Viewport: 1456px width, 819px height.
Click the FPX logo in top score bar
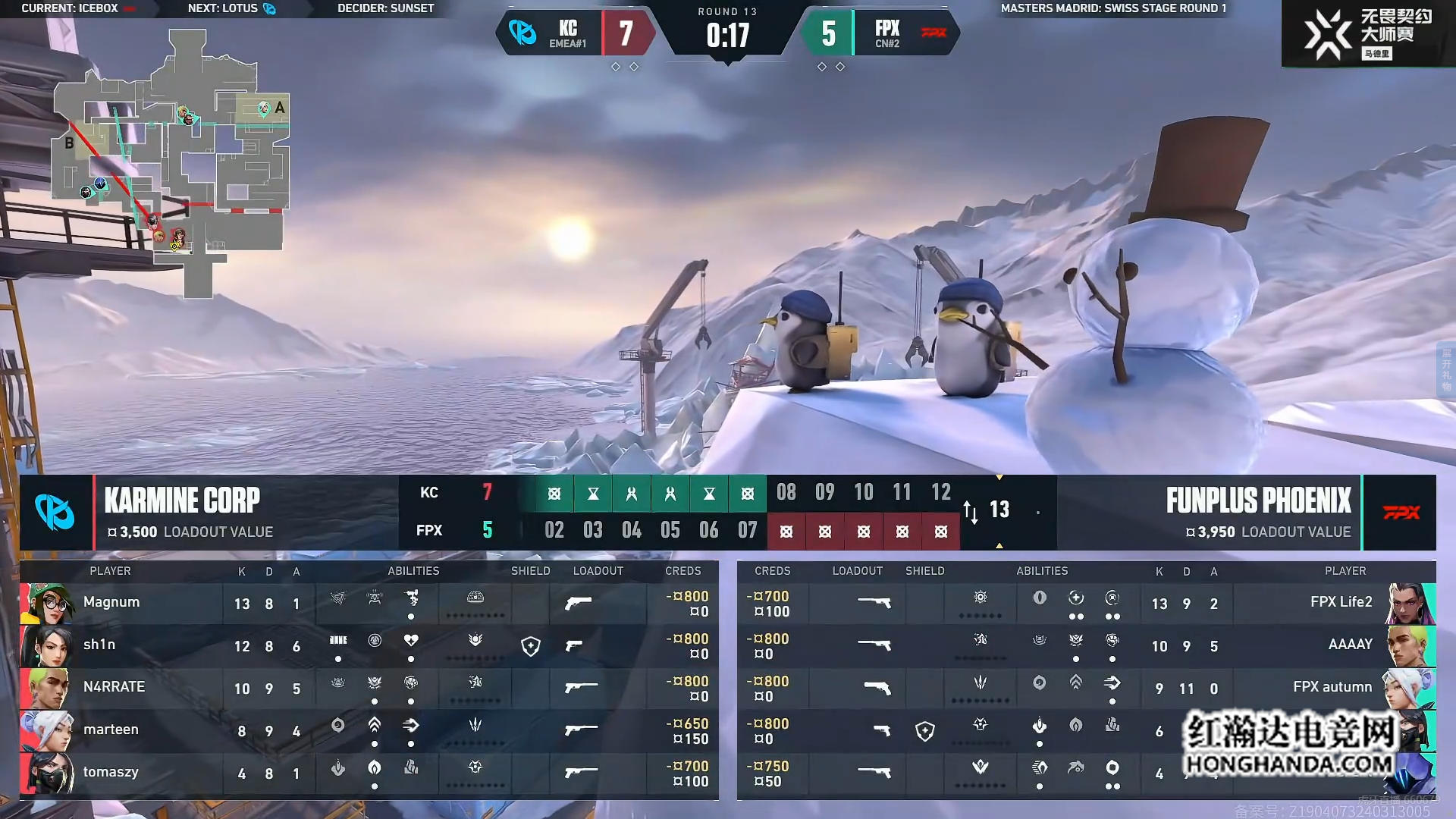[x=934, y=33]
